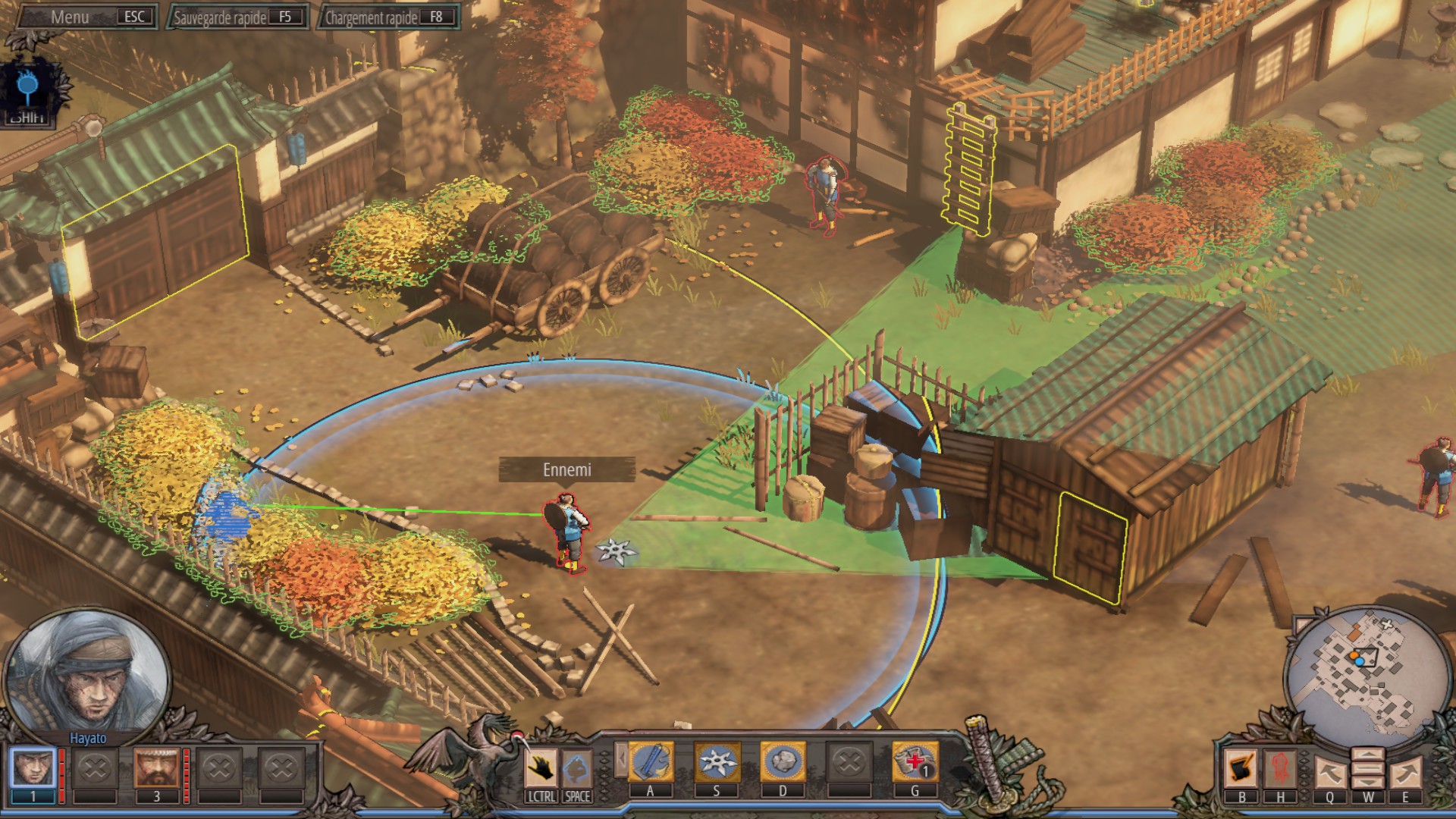This screenshot has width=1456, height=819.
Task: Click the Chargement rapide quick-load button
Action: 388,17
